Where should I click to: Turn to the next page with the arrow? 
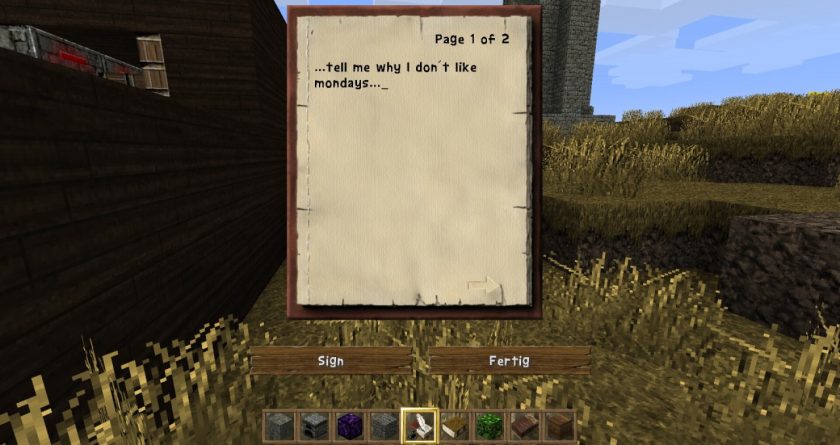pyautogui.click(x=482, y=287)
